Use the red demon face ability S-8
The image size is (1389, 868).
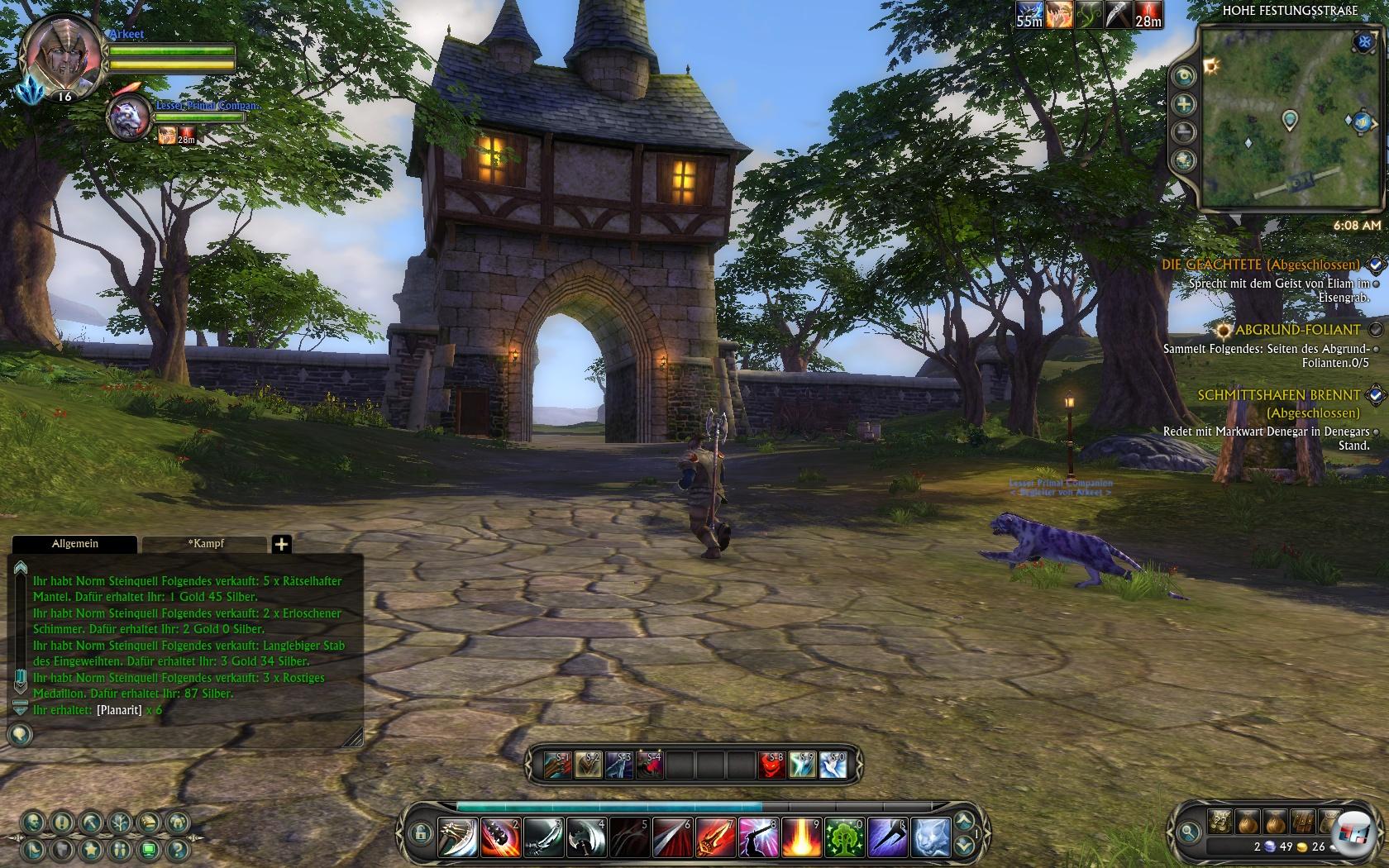(771, 765)
